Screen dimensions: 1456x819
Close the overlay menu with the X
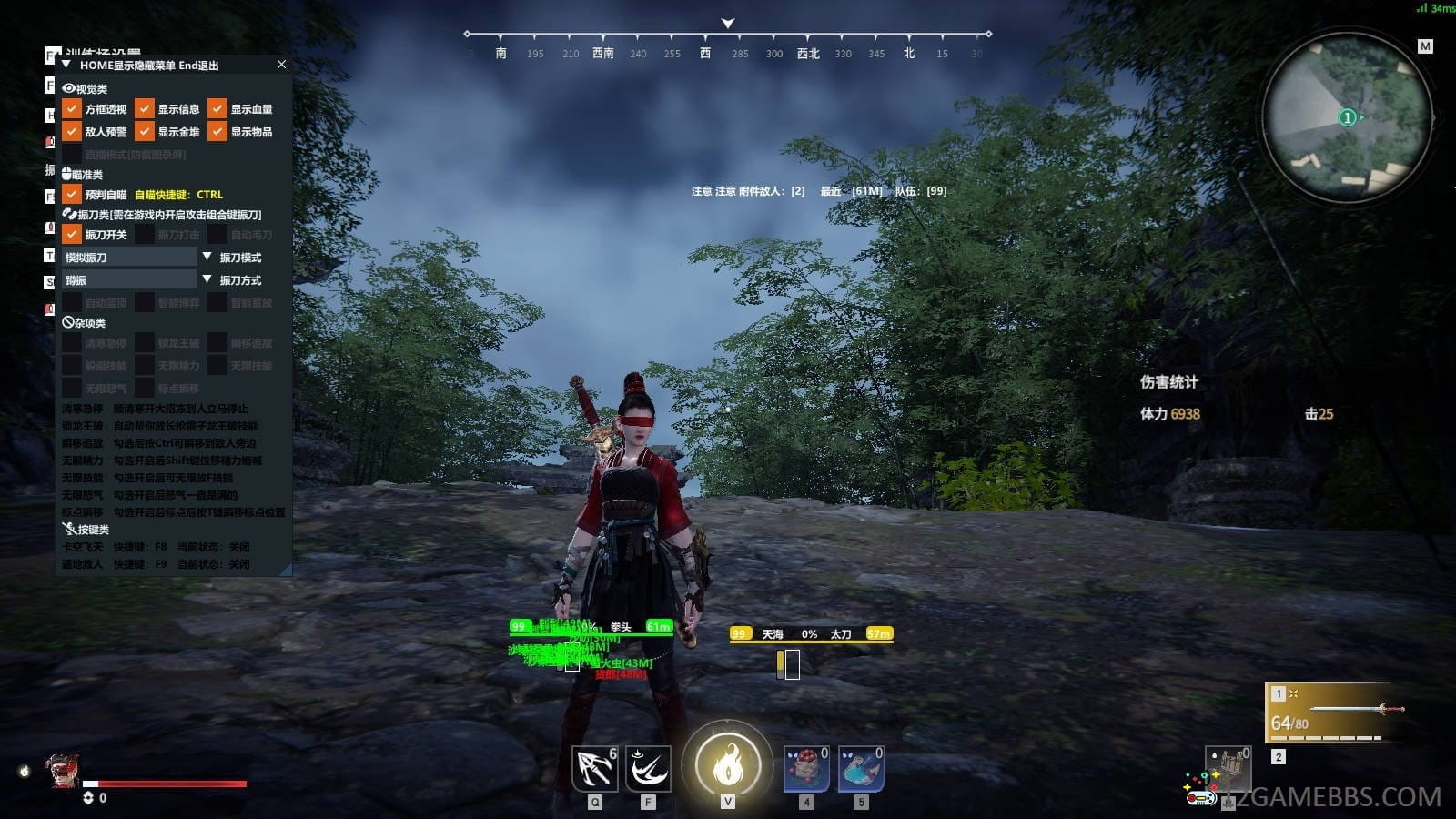(281, 65)
